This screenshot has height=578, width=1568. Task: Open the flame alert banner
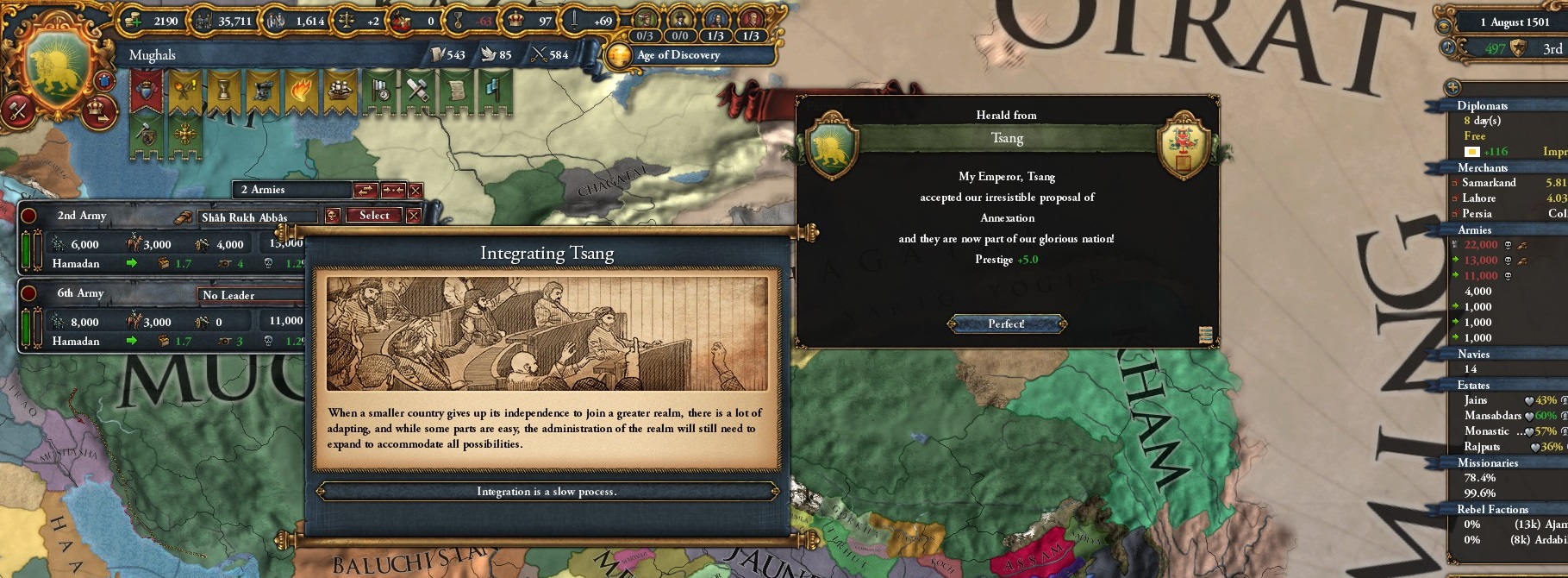[299, 90]
